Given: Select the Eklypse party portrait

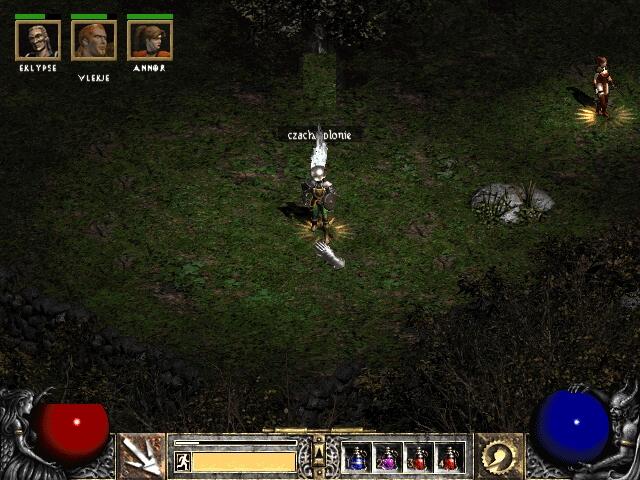Looking at the screenshot, I should coord(38,40).
